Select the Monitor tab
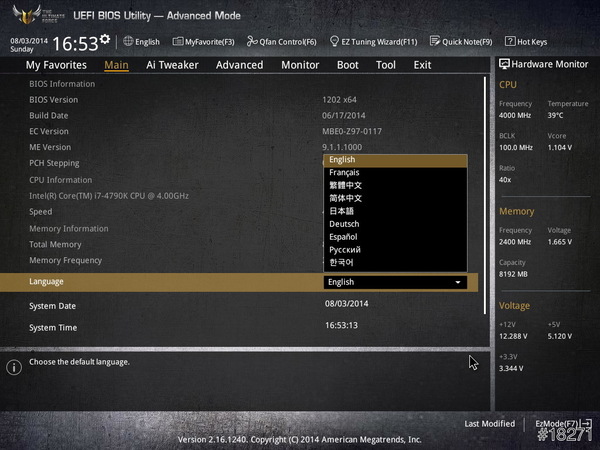Screen dimensions: 600x450 pos(300,65)
